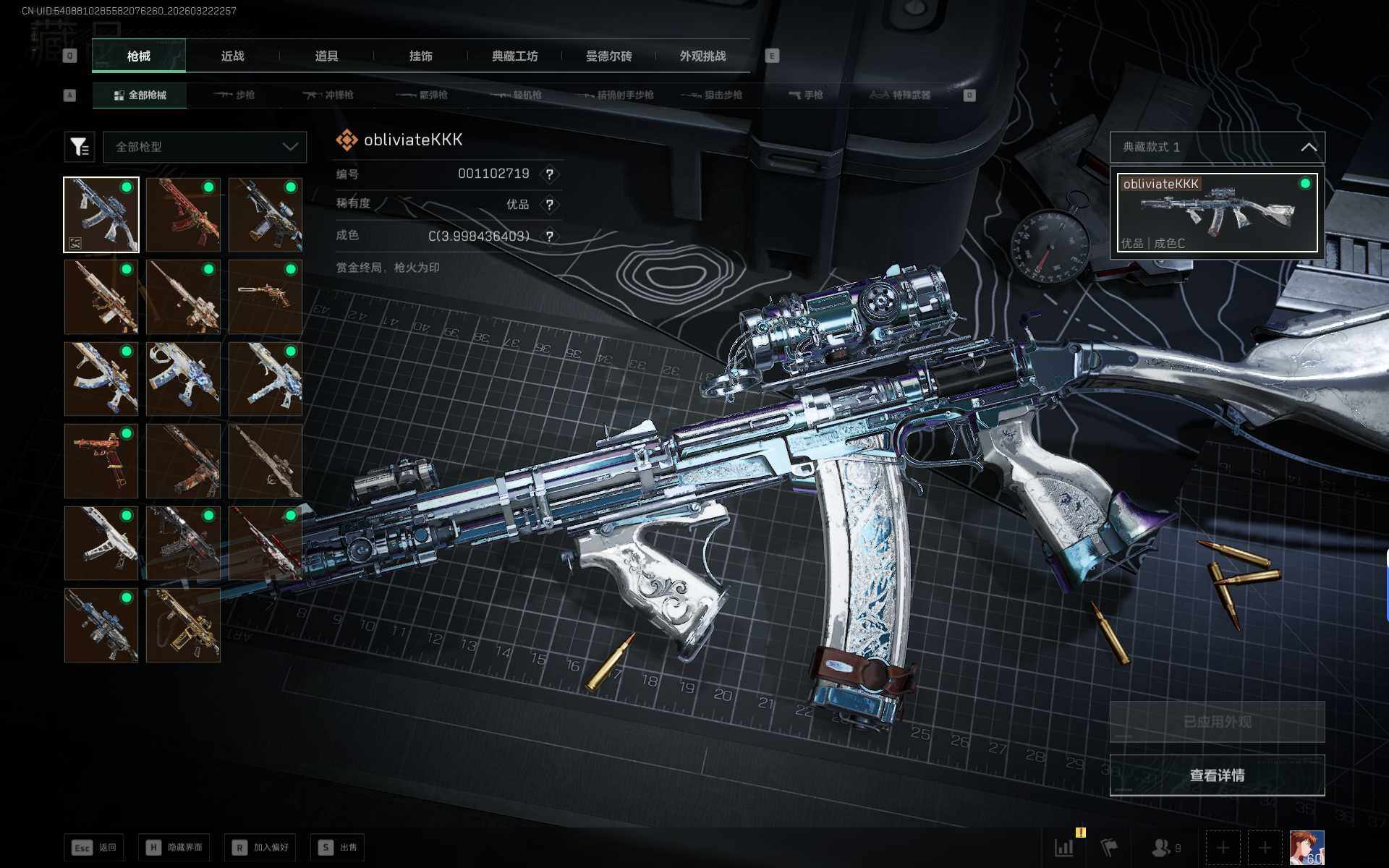This screenshot has width=1389, height=868.
Task: Click the 查看详情 view details button
Action: coord(1217,775)
